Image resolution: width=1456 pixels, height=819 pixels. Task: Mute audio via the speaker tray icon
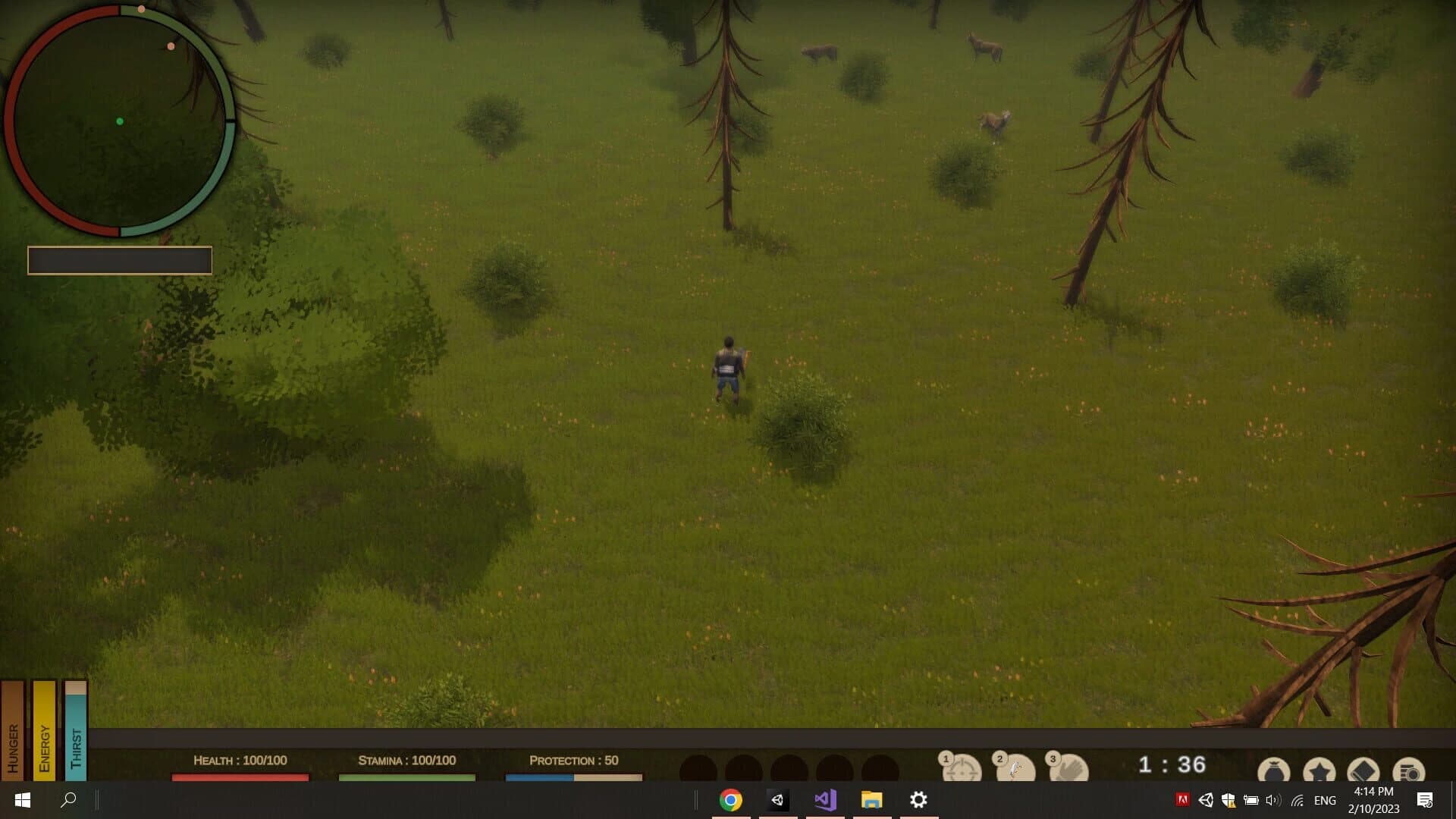coord(1272,800)
